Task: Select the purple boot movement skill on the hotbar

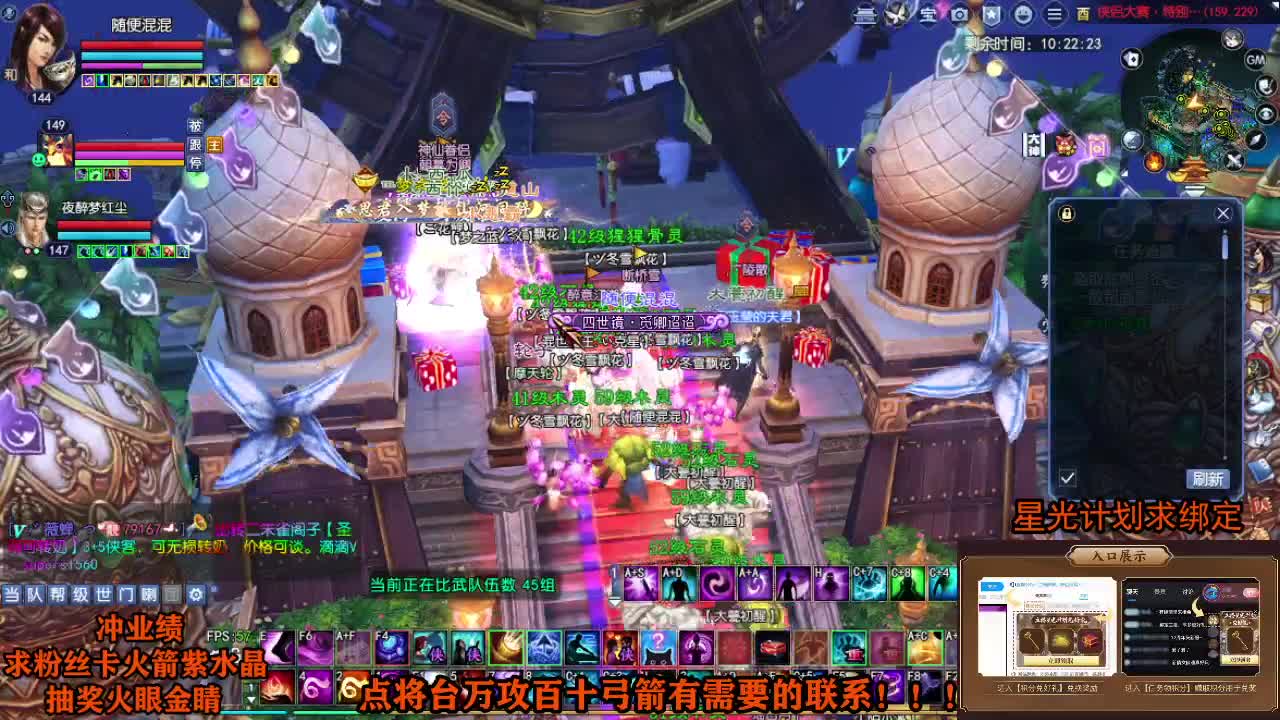Action: point(278,647)
